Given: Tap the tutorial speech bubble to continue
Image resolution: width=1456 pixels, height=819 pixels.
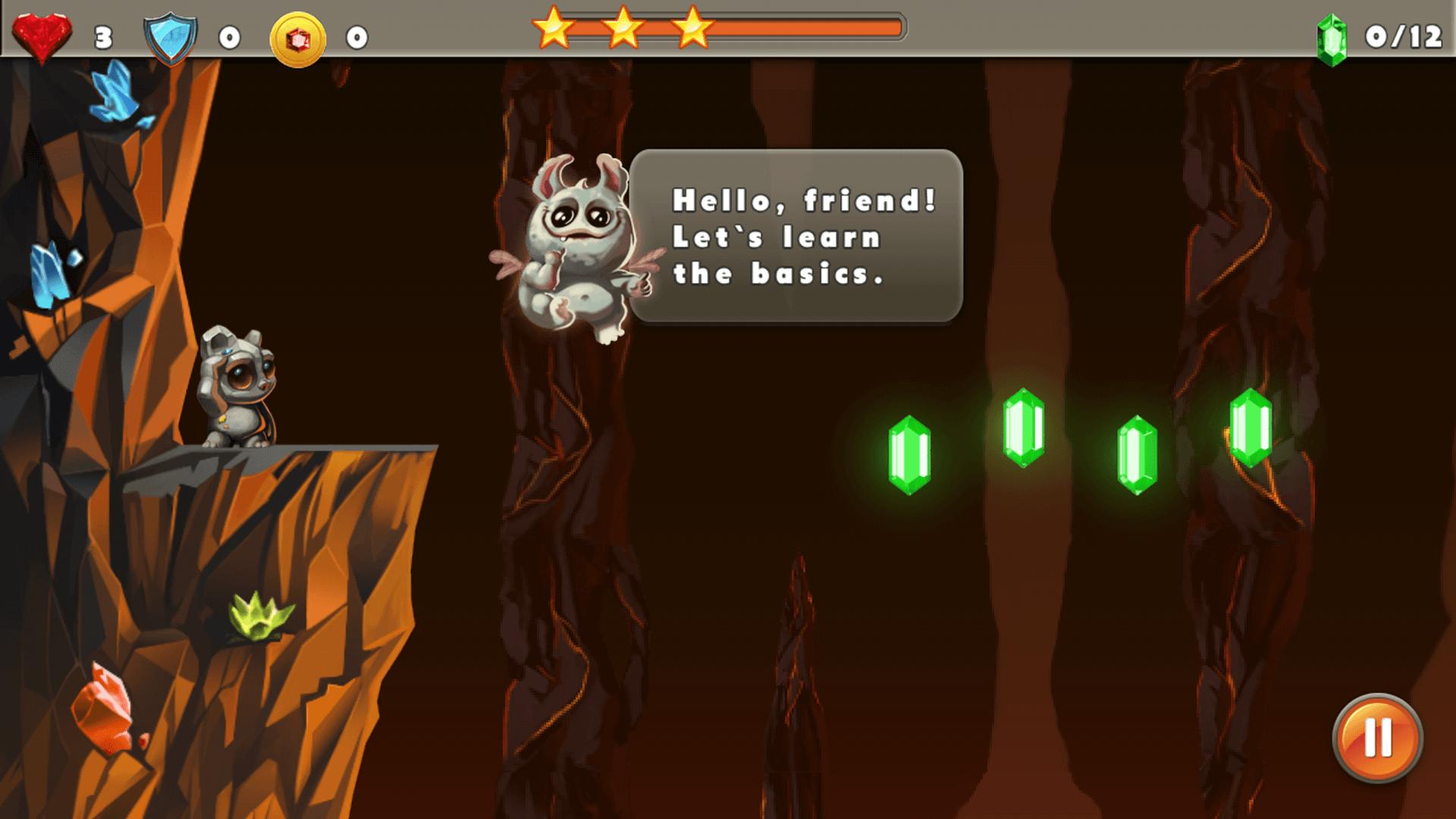Looking at the screenshot, I should tap(796, 237).
